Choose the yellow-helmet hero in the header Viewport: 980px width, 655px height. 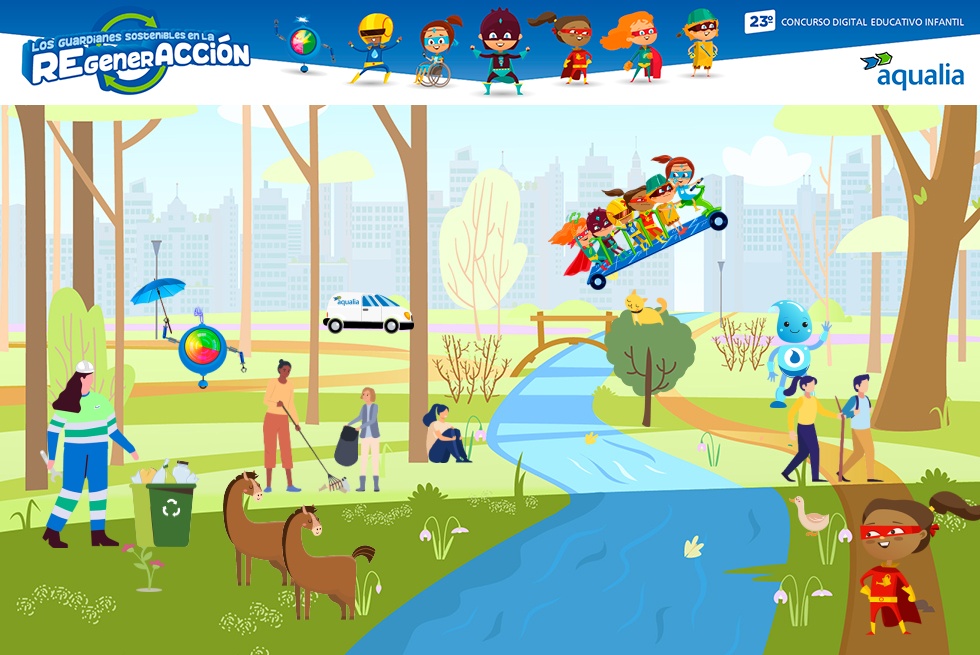click(x=375, y=47)
